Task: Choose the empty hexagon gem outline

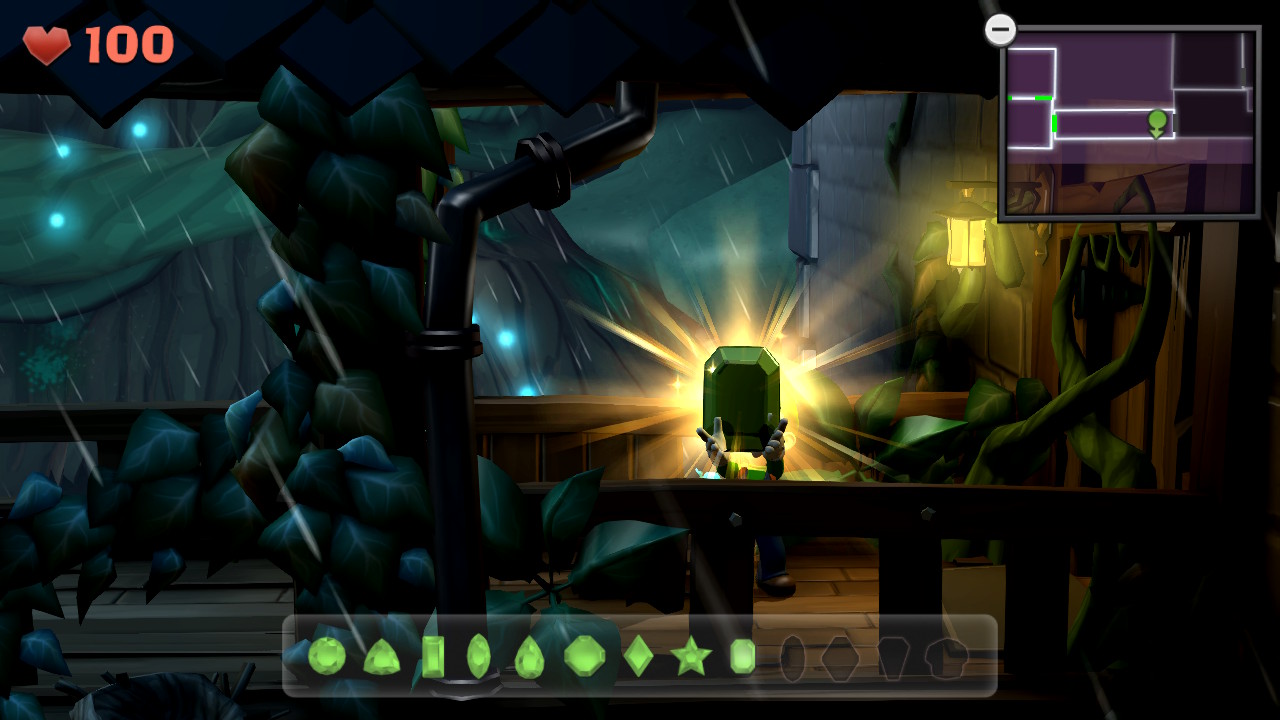Action: pos(840,658)
